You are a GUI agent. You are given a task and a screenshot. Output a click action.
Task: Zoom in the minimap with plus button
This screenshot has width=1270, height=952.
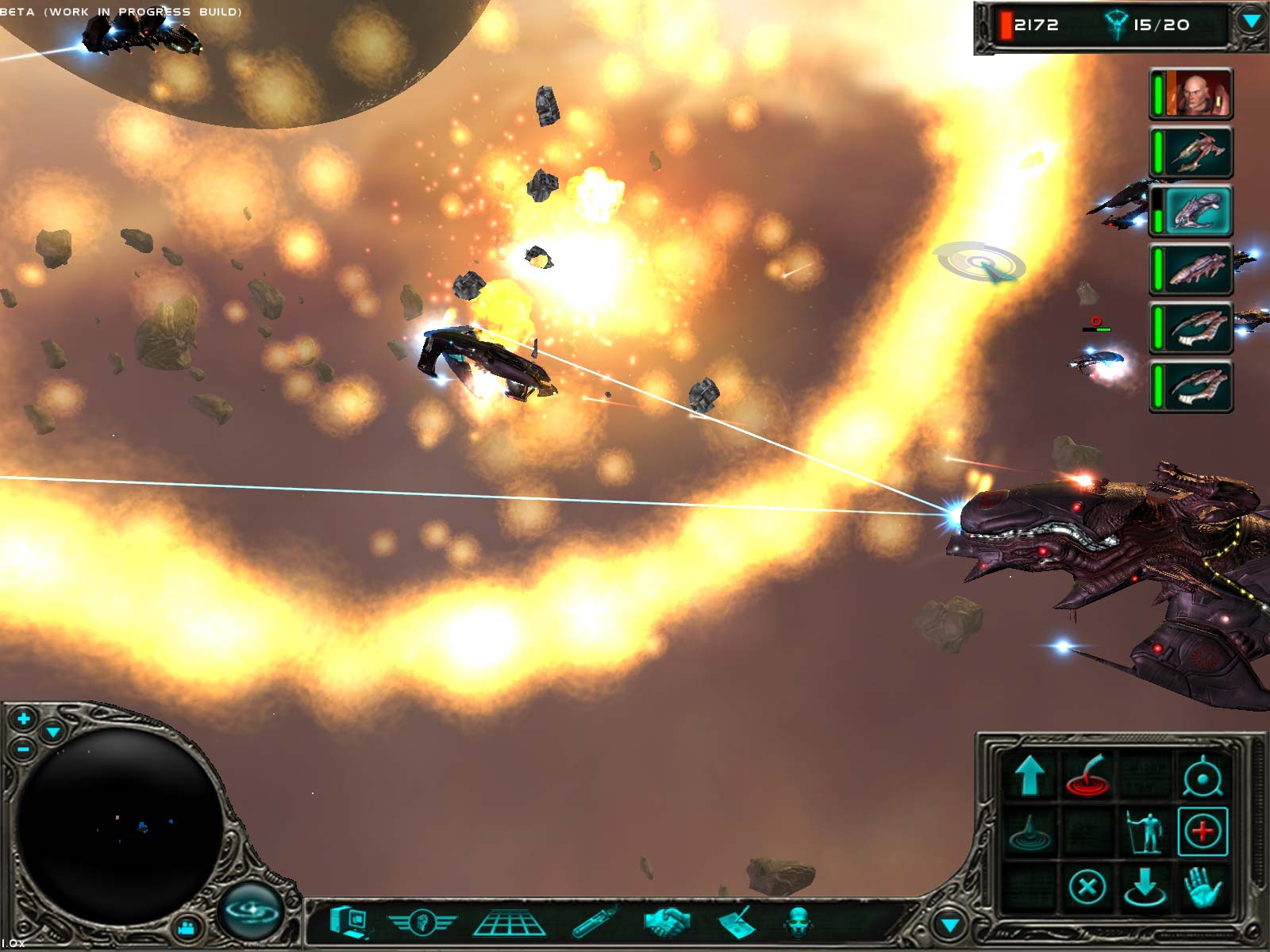pyautogui.click(x=23, y=719)
